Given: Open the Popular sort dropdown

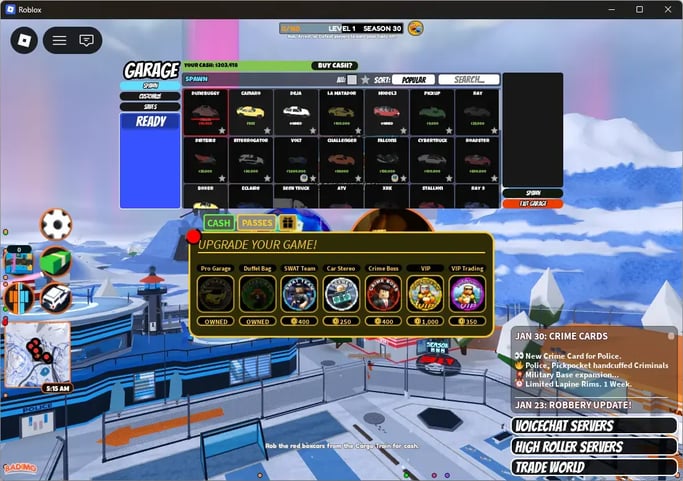Looking at the screenshot, I should [x=412, y=80].
